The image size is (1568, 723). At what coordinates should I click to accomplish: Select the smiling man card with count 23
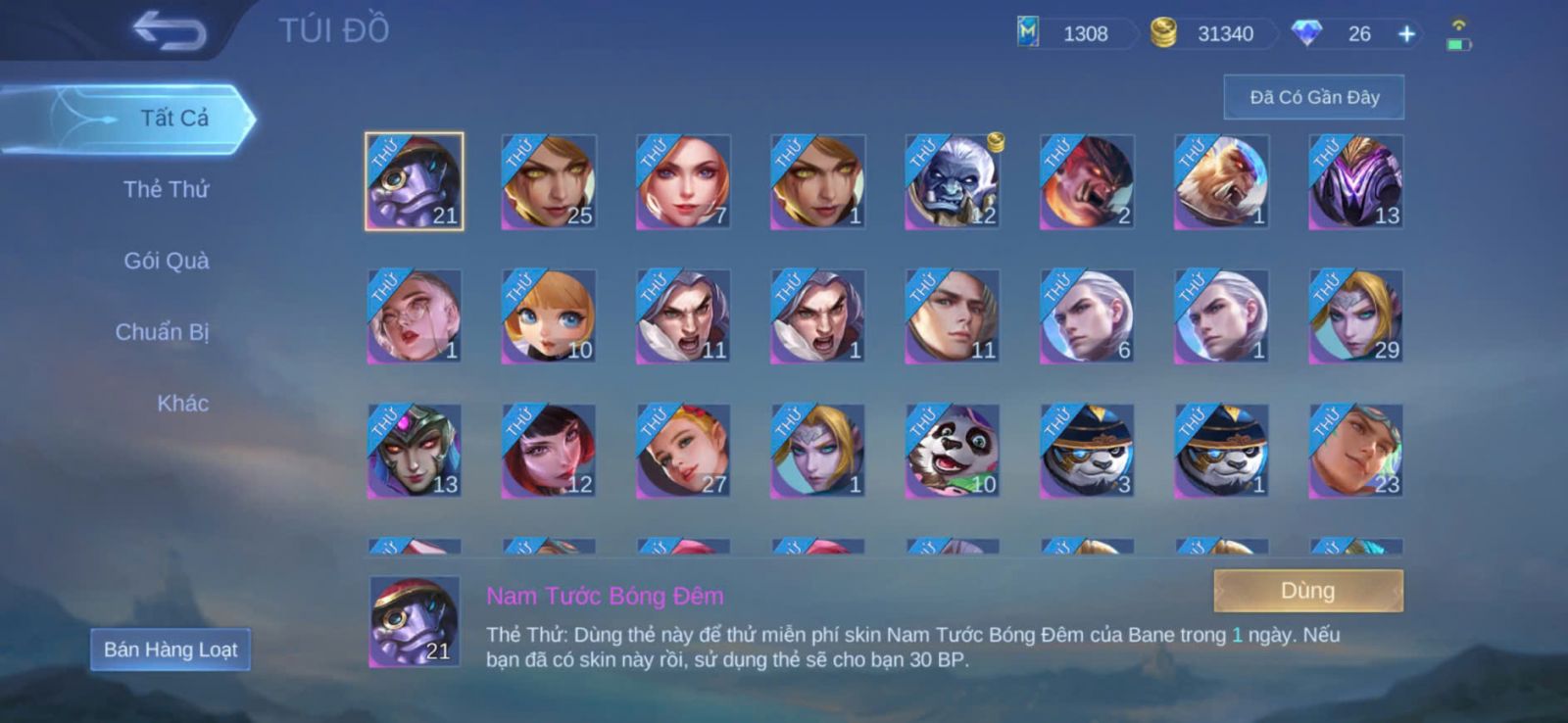point(1356,451)
